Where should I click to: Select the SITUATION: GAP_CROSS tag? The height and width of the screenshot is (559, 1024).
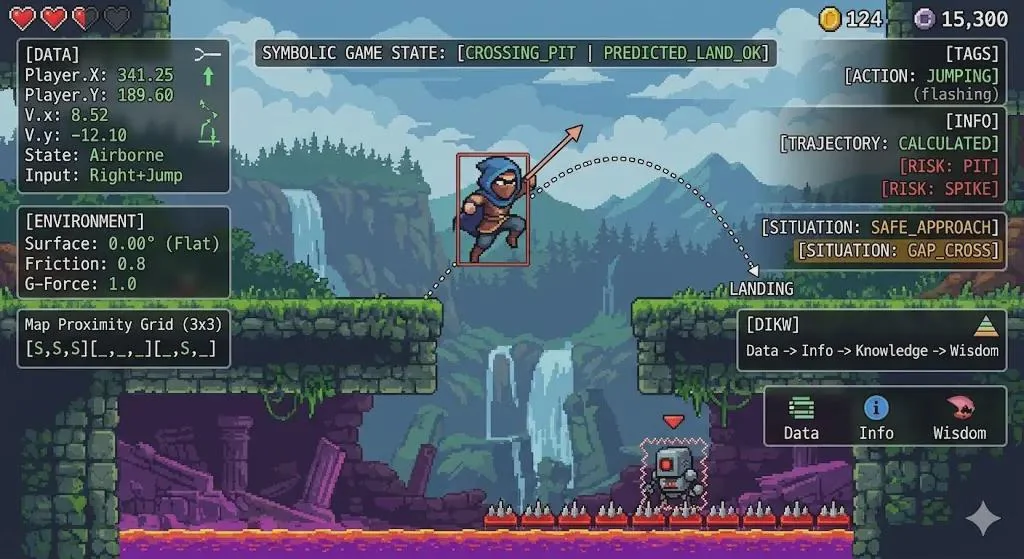click(x=897, y=250)
